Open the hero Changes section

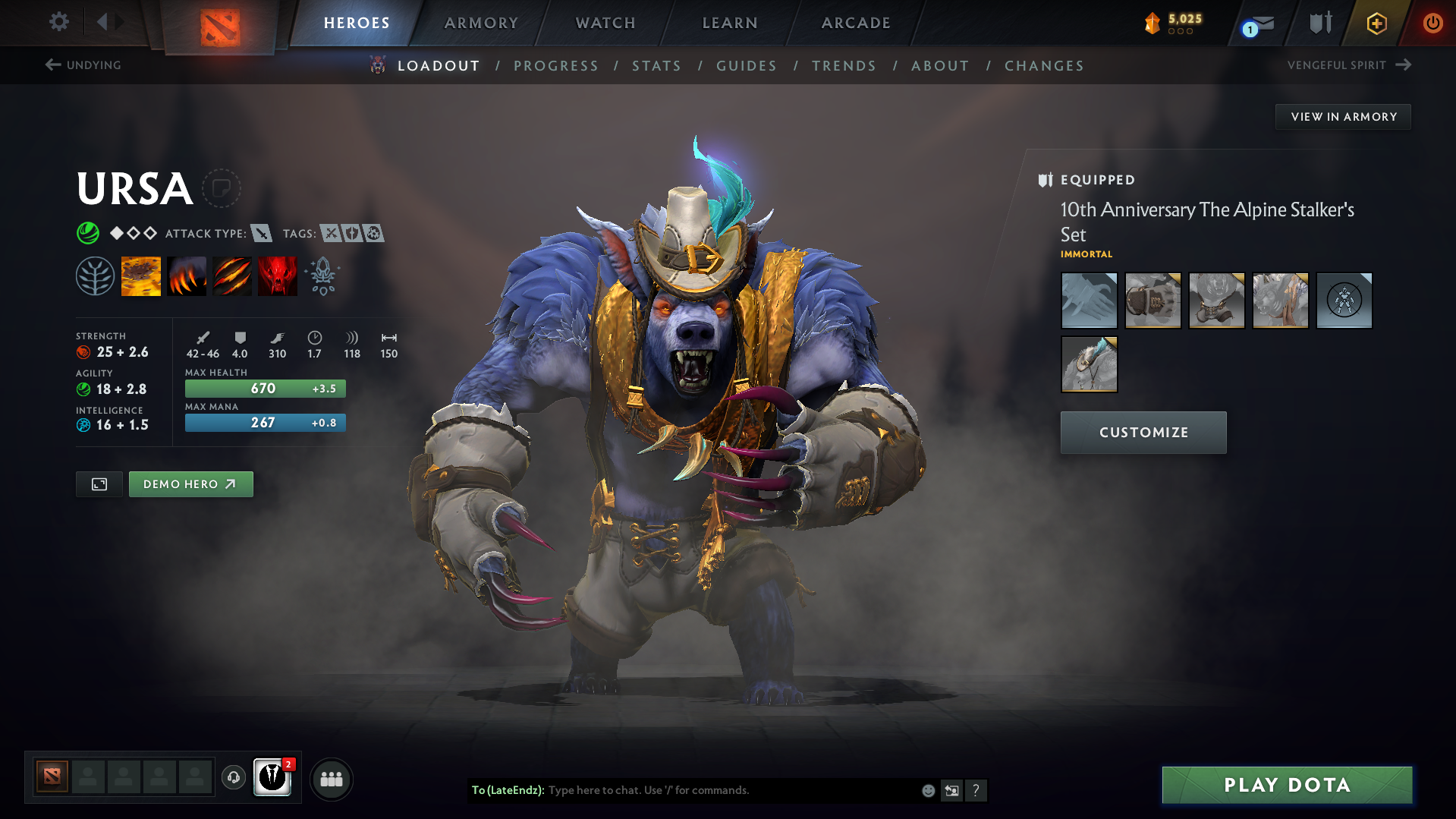[1044, 66]
